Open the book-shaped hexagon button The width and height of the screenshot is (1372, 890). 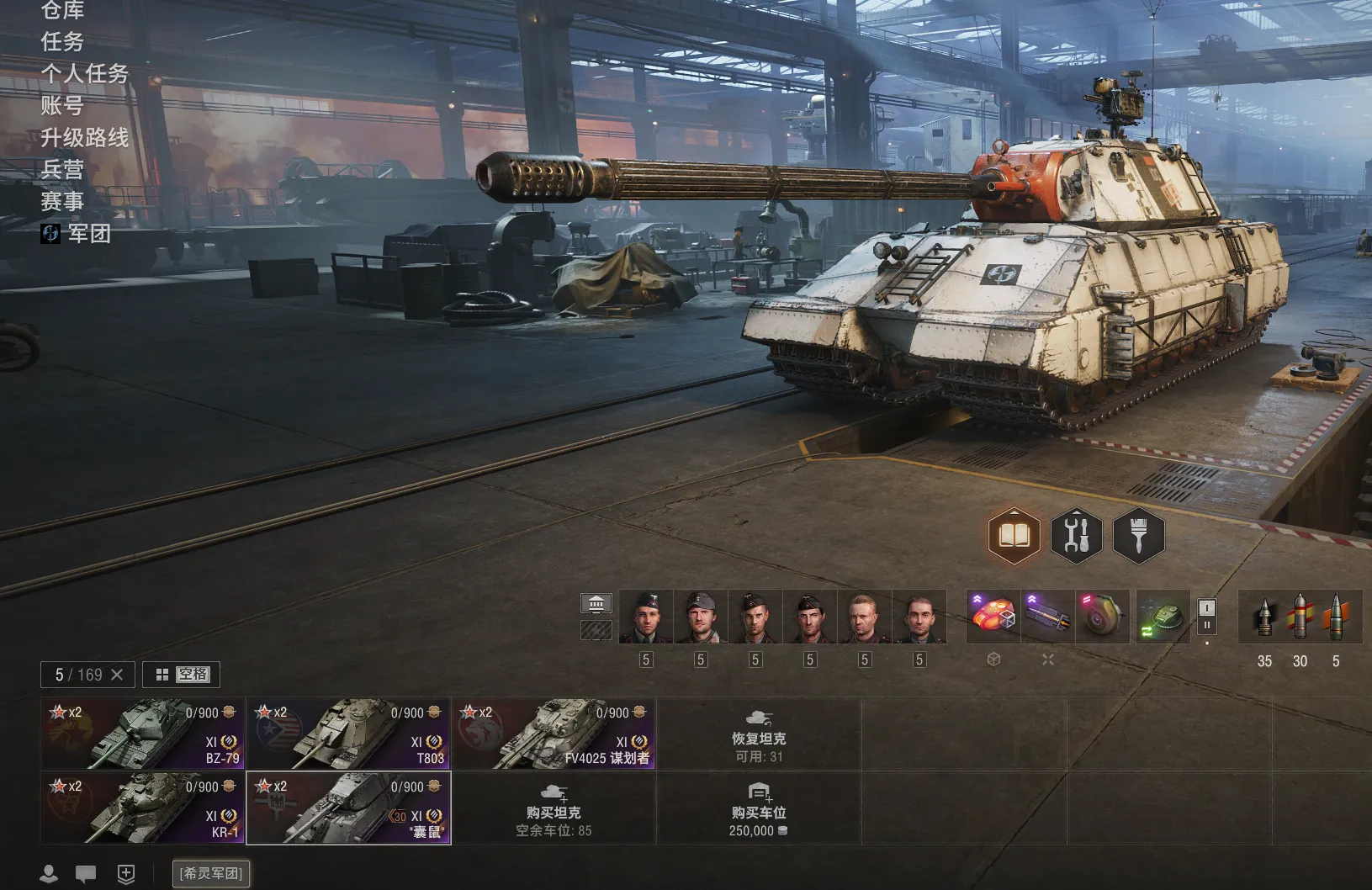tap(1014, 536)
